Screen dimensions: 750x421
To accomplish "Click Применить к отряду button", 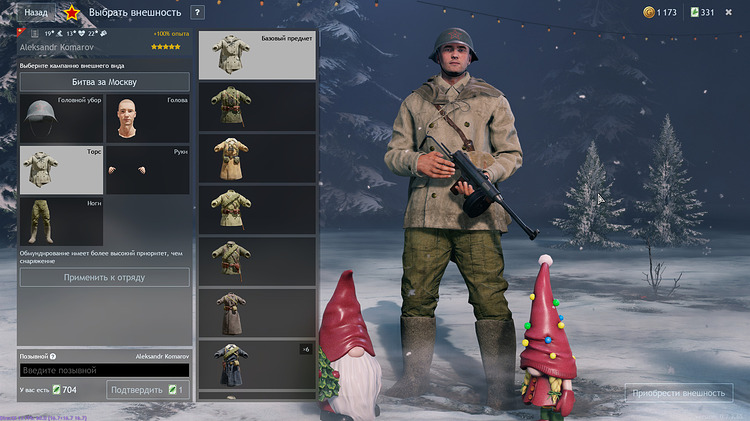I will click(104, 277).
